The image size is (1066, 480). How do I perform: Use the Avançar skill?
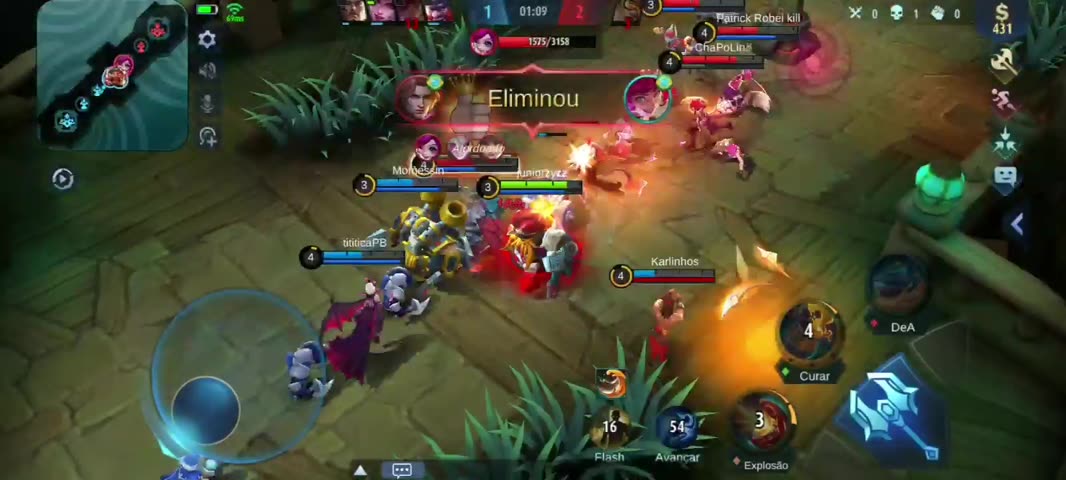677,427
